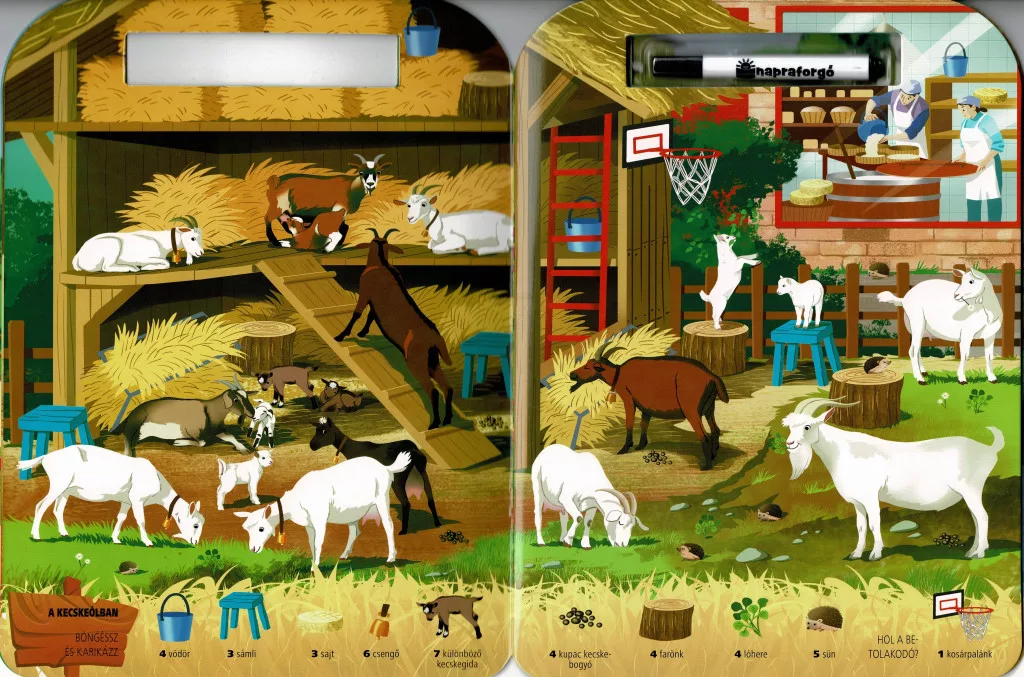Select the '4 vödör' bucket legend icon
This screenshot has width=1024, height=677.
point(175,618)
